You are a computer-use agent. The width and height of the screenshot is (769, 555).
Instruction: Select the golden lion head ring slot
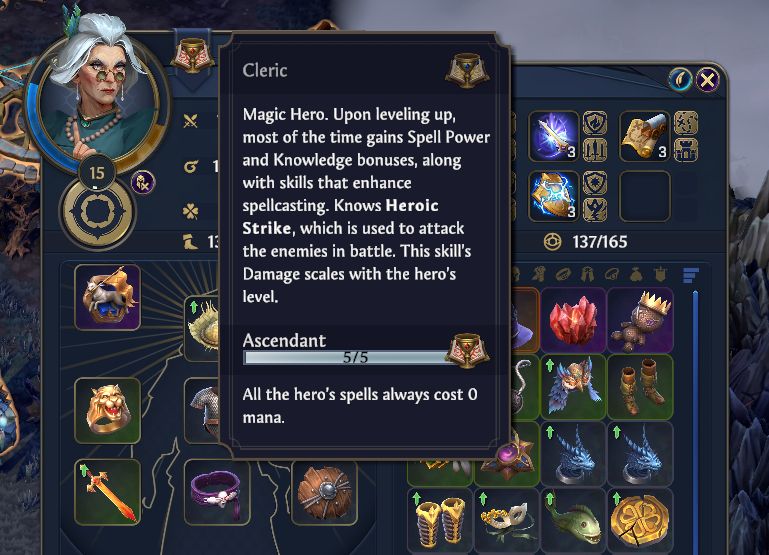coord(107,410)
